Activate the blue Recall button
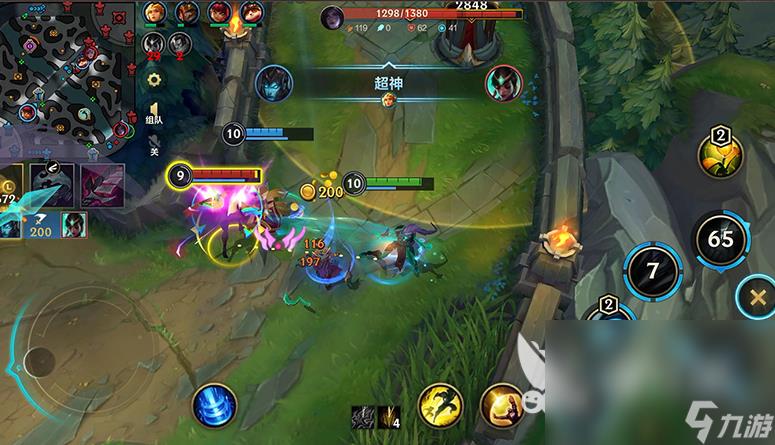The image size is (775, 445). 214,405
